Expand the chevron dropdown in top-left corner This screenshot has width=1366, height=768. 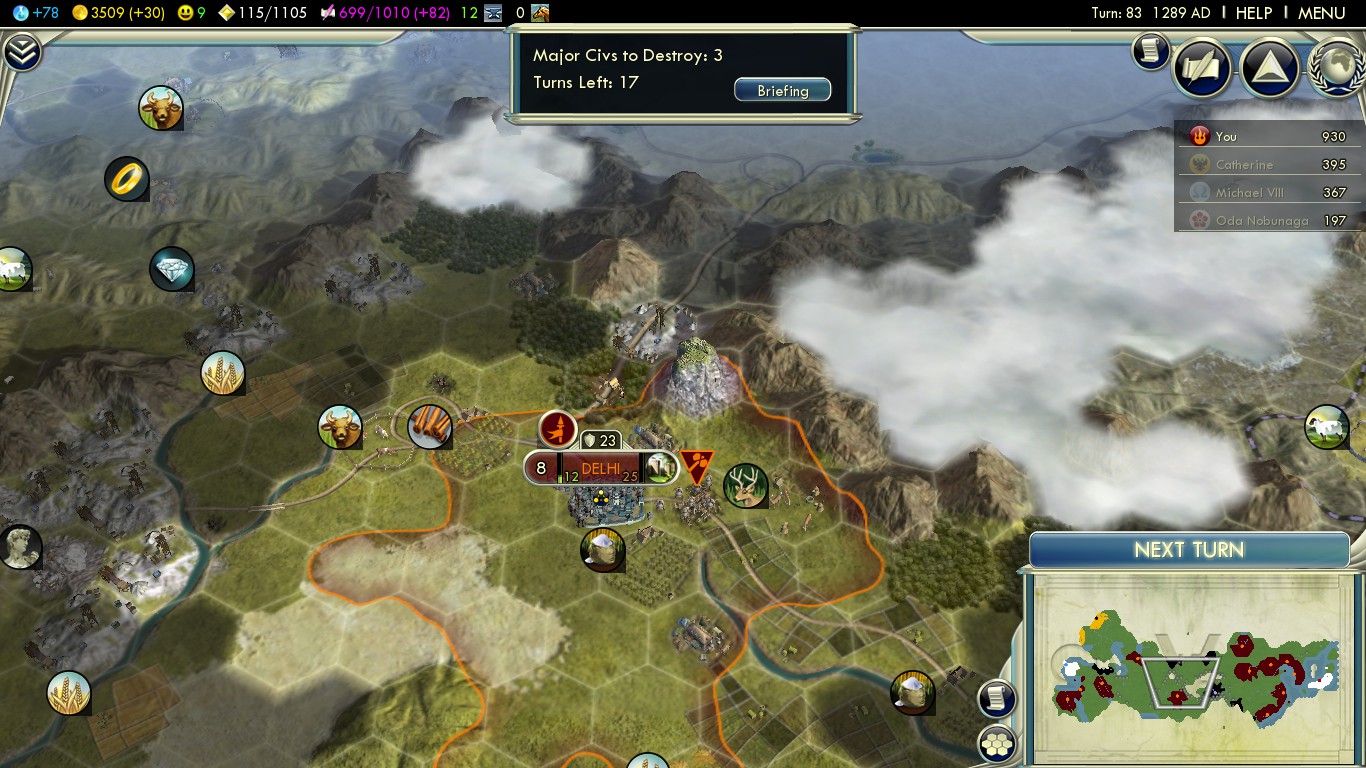[x=21, y=52]
